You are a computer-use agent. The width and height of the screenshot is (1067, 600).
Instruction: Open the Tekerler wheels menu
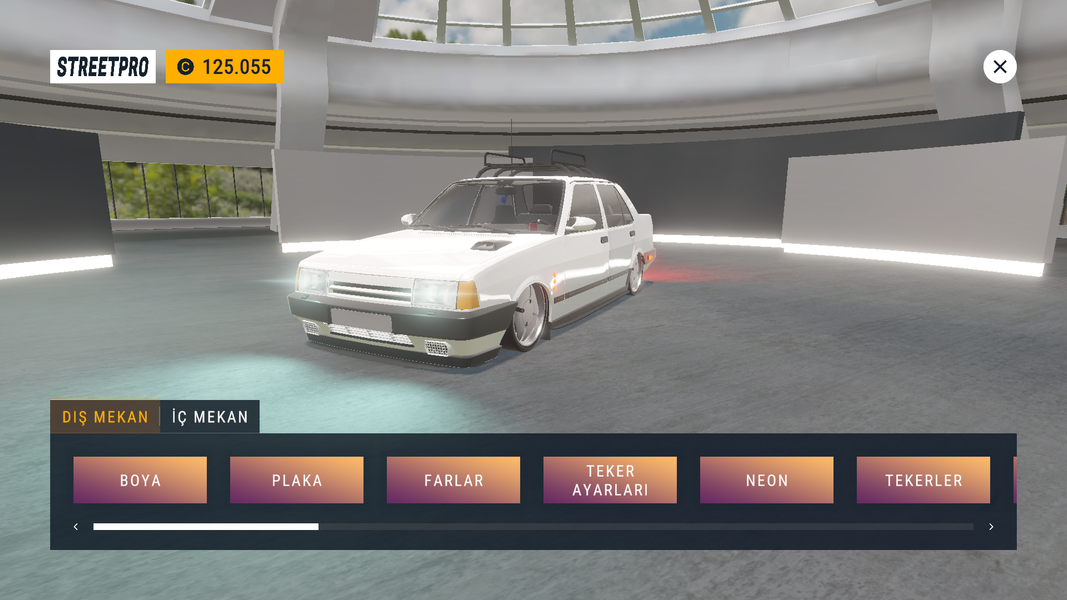click(x=923, y=480)
